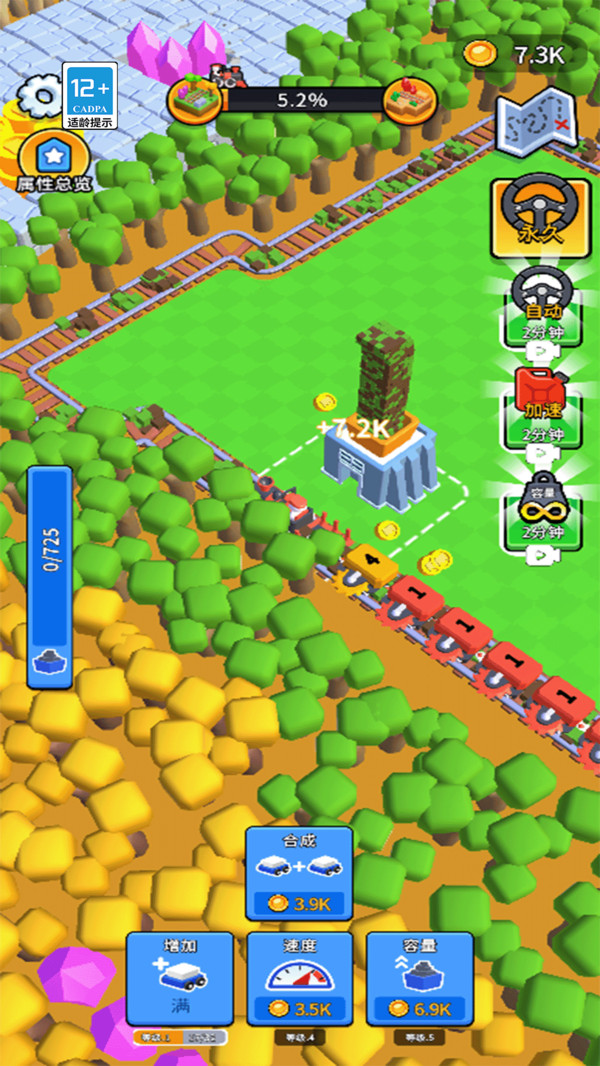Screen dimensions: 600x1066
Task: Open the 属性总览 attributes overview
Action: [x=53, y=163]
